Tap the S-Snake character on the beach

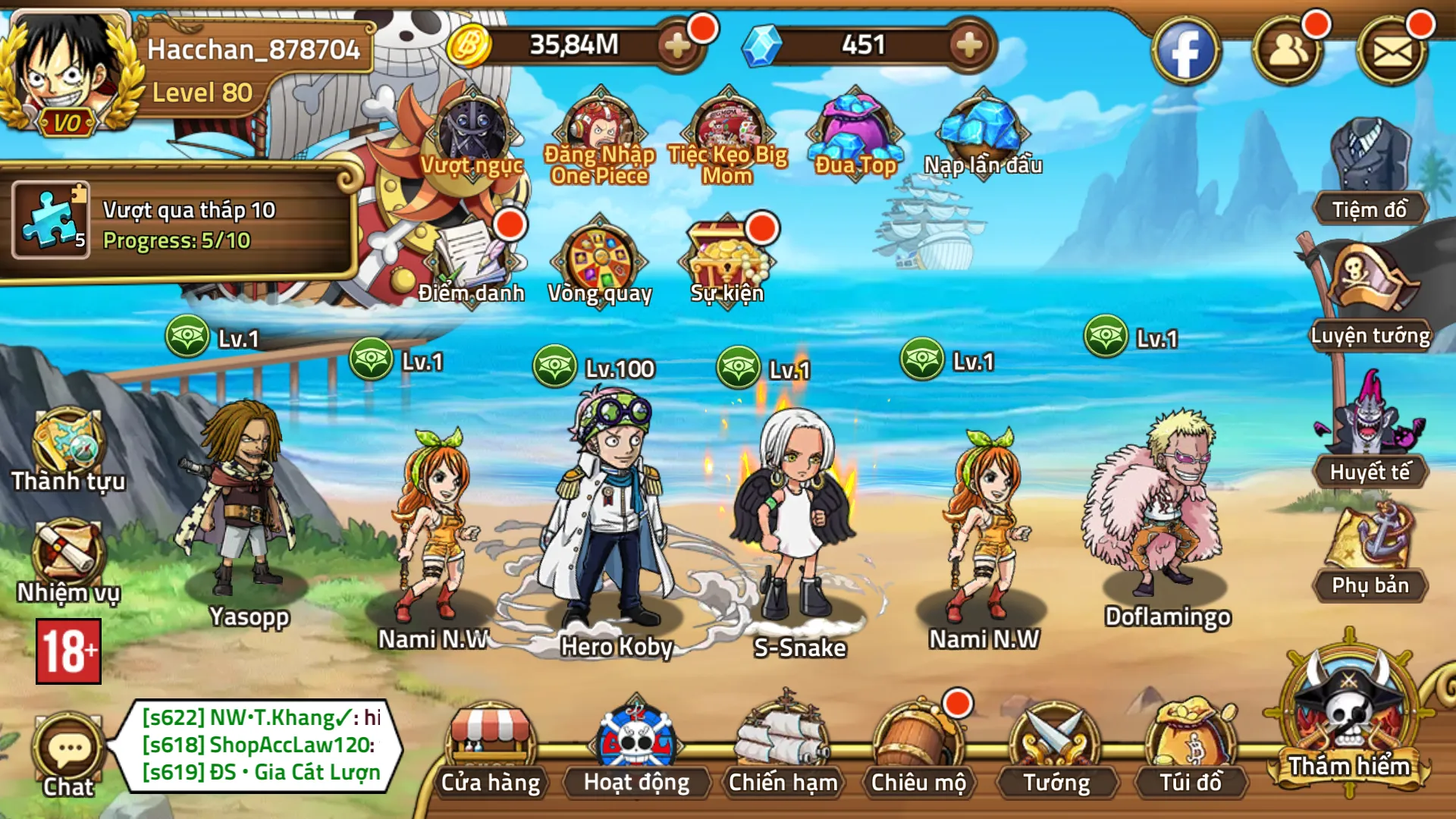coord(796,516)
